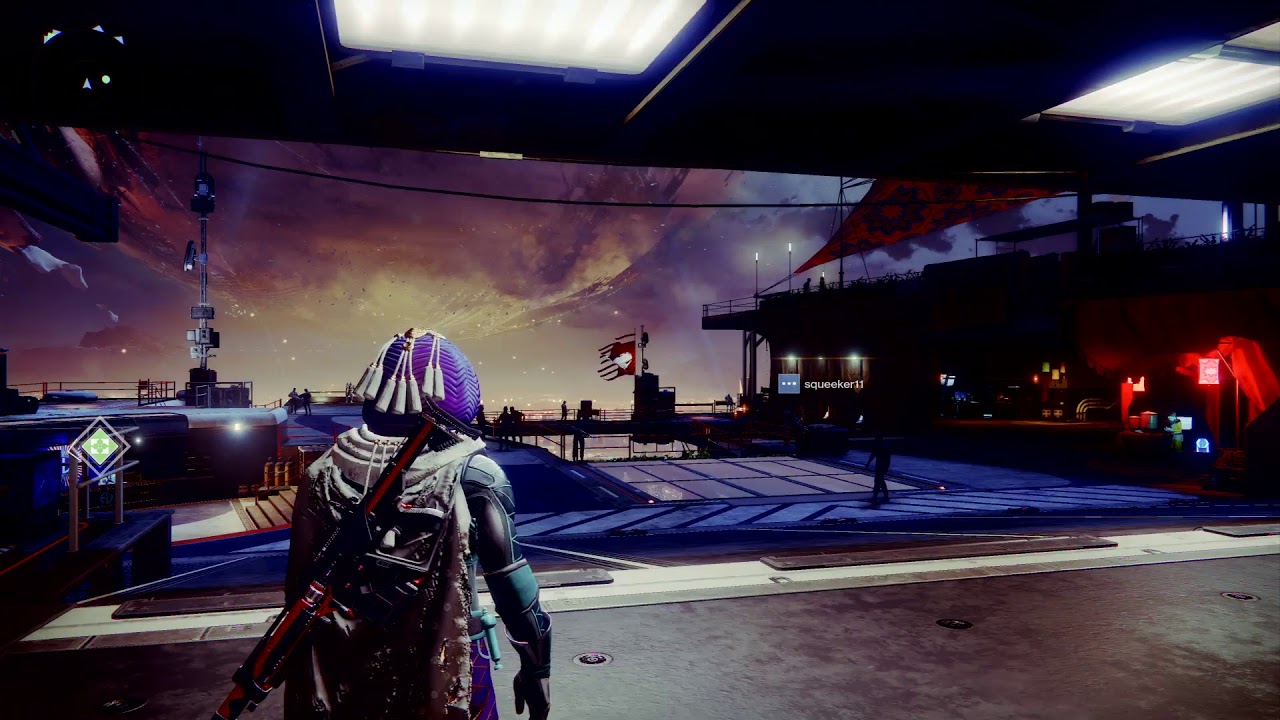This screenshot has height=720, width=1280.
Task: Click the radar in the top corner
Action: (x=84, y=62)
